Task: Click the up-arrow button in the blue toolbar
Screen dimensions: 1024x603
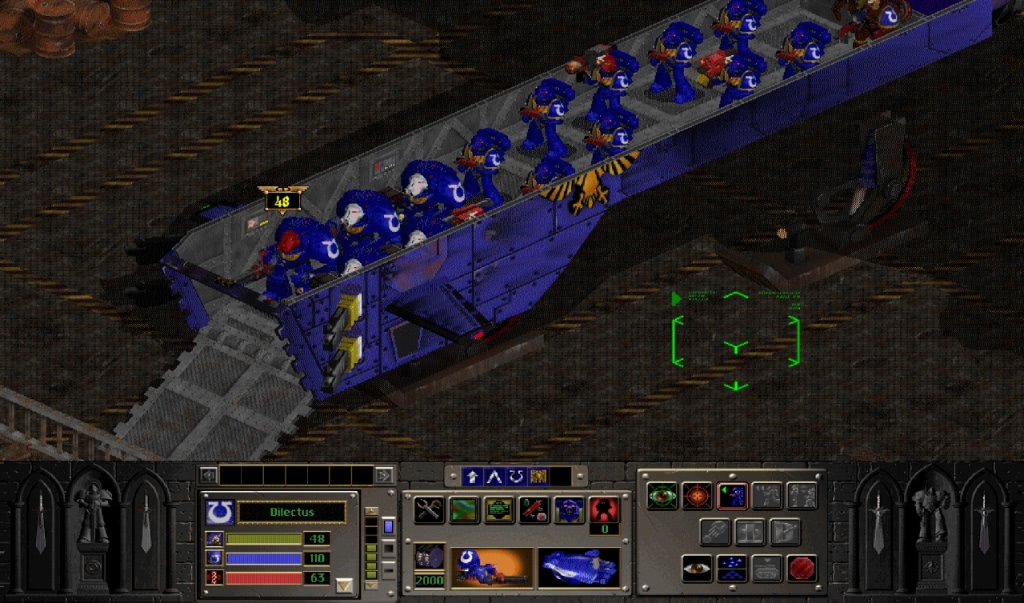Action: coord(473,477)
